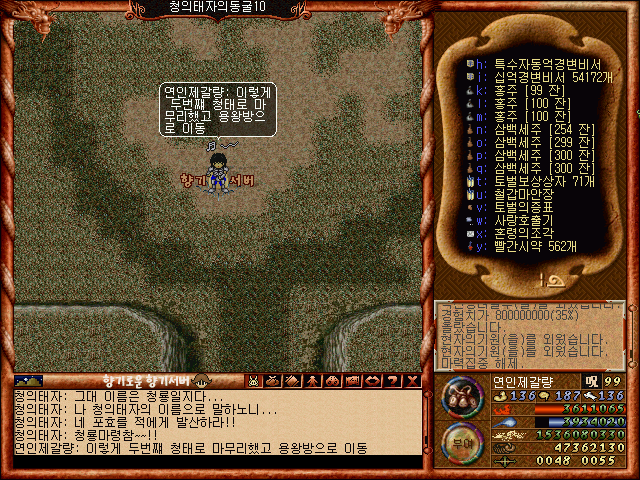Click the question mark help icon

click(x=390, y=380)
